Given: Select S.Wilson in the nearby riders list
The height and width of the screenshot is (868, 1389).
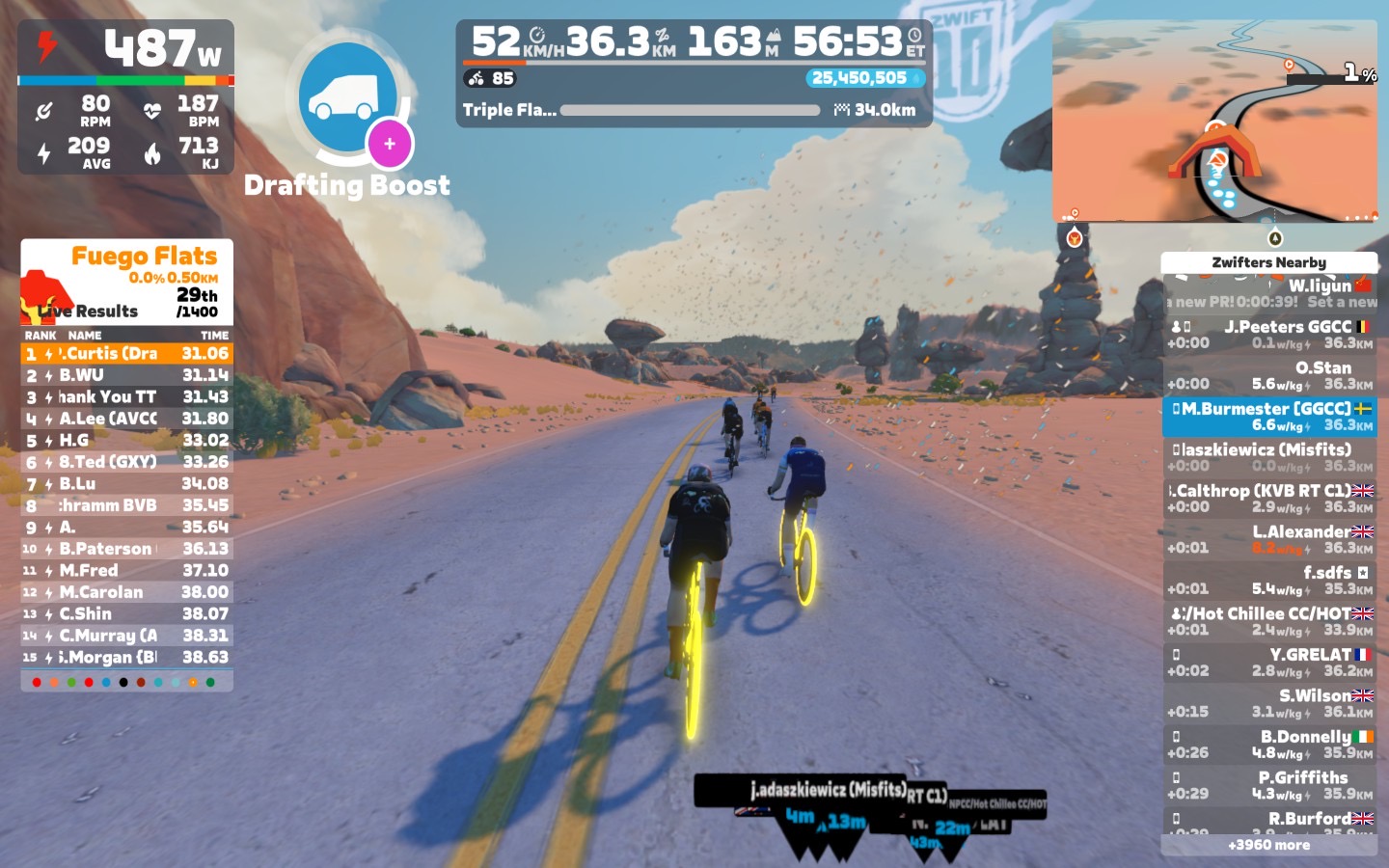Looking at the screenshot, I should [1268, 703].
